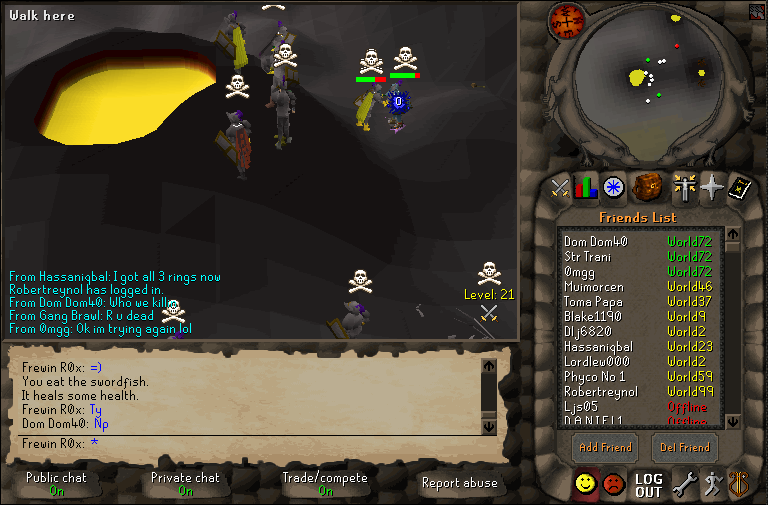Screen dimensions: 768x505
Task: Open the skills stats bar-chart tab
Action: pos(586,187)
